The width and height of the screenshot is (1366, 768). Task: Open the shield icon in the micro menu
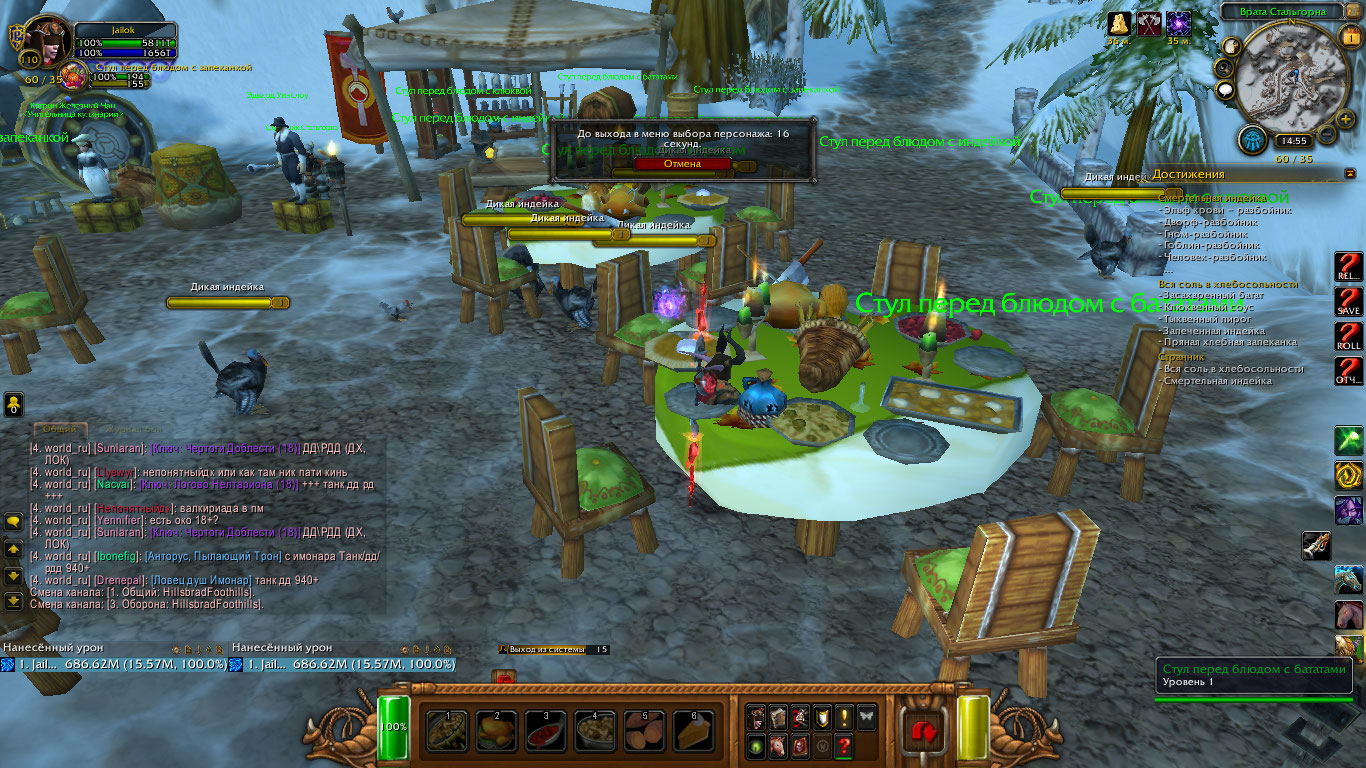click(821, 716)
